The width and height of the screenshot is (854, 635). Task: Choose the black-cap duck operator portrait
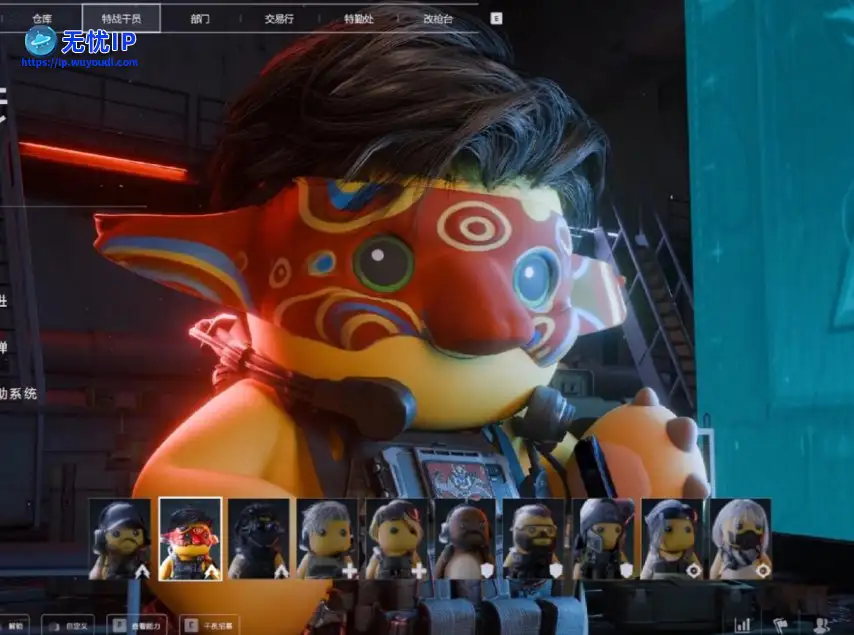pyautogui.click(x=120, y=539)
